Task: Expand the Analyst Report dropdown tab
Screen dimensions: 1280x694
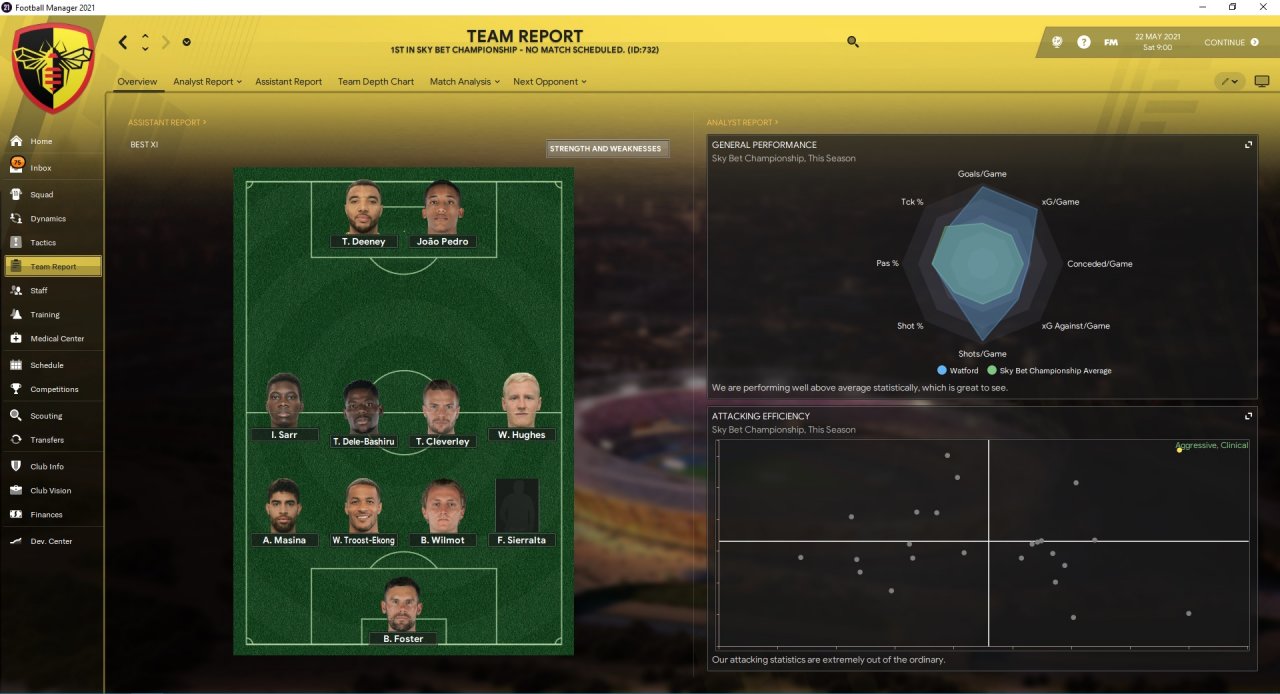Action: 207,82
